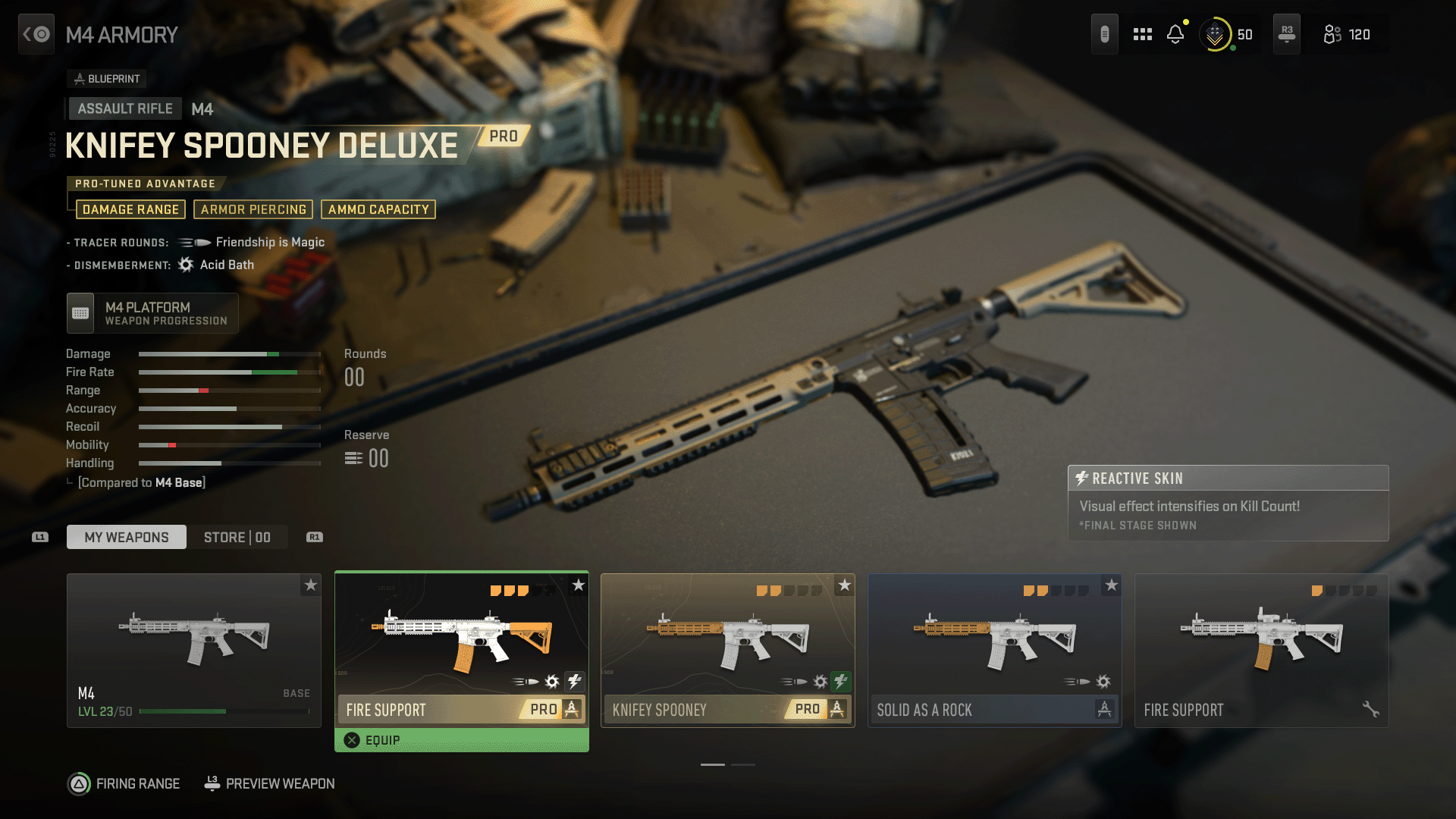Screen dimensions: 1456x819
Task: Open the social party icon showing 120
Action: [1347, 34]
